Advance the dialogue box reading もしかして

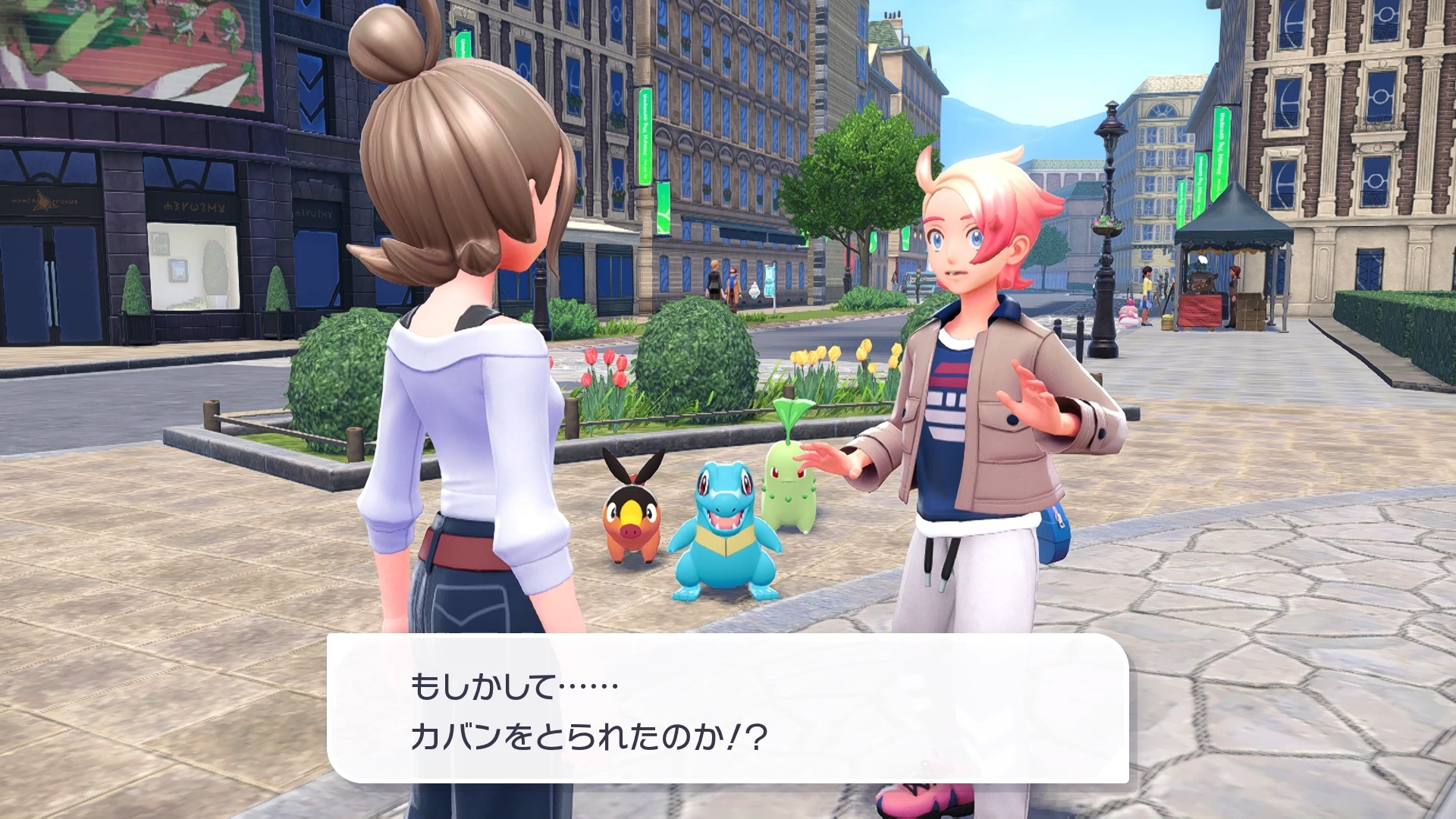pos(726,709)
